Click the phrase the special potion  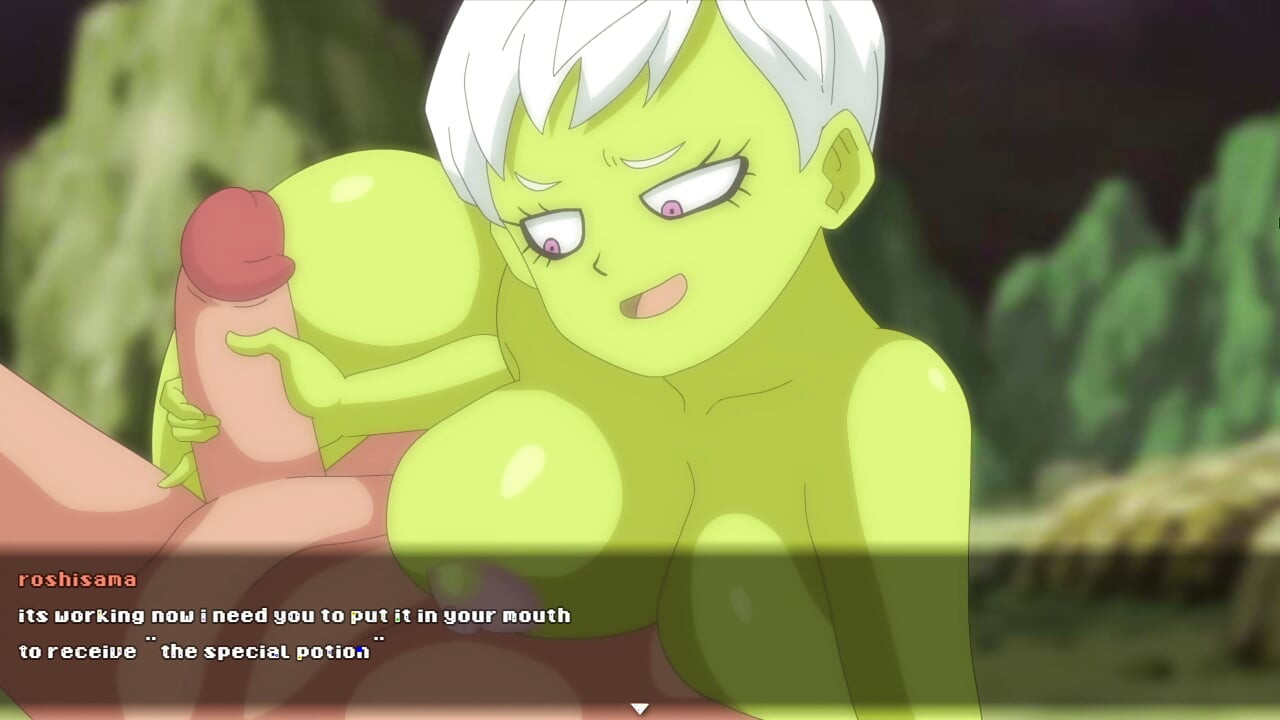pyautogui.click(x=264, y=649)
